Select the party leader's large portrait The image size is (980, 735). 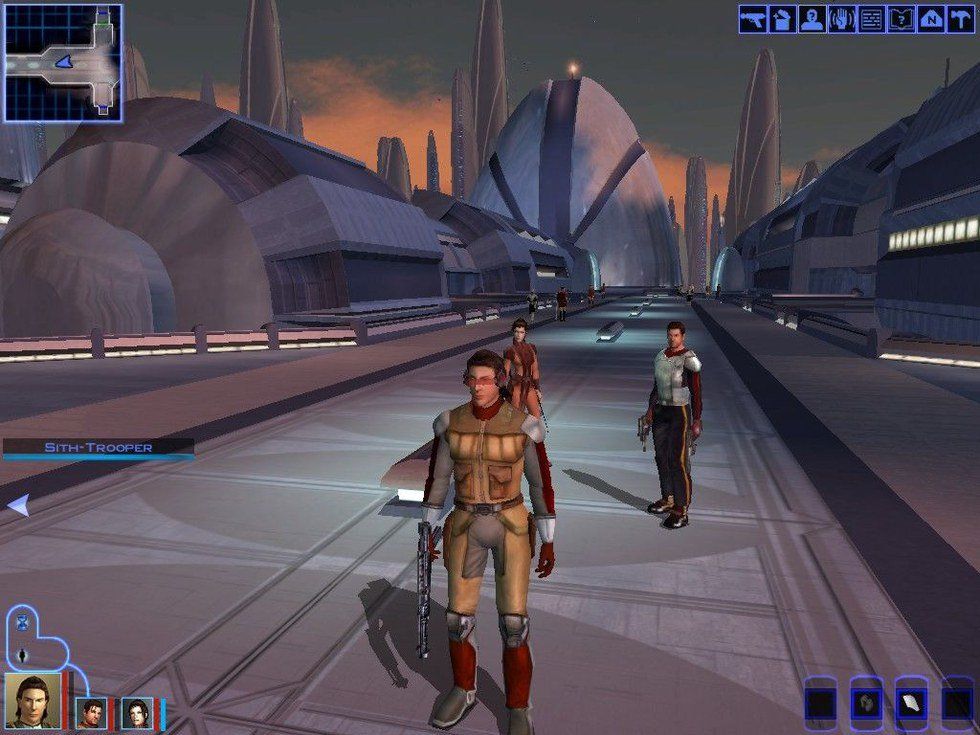(x=32, y=700)
